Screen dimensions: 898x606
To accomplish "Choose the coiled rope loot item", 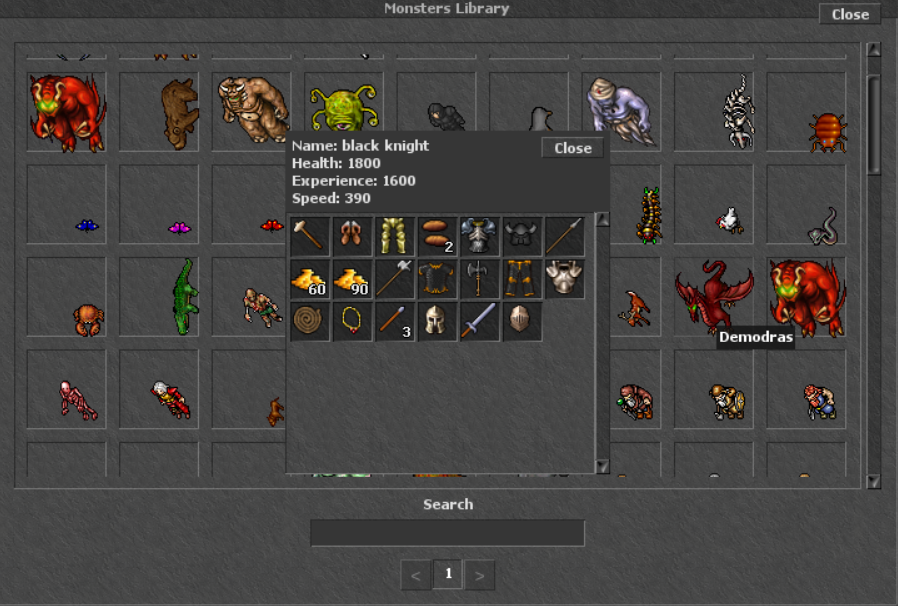I will click(309, 322).
